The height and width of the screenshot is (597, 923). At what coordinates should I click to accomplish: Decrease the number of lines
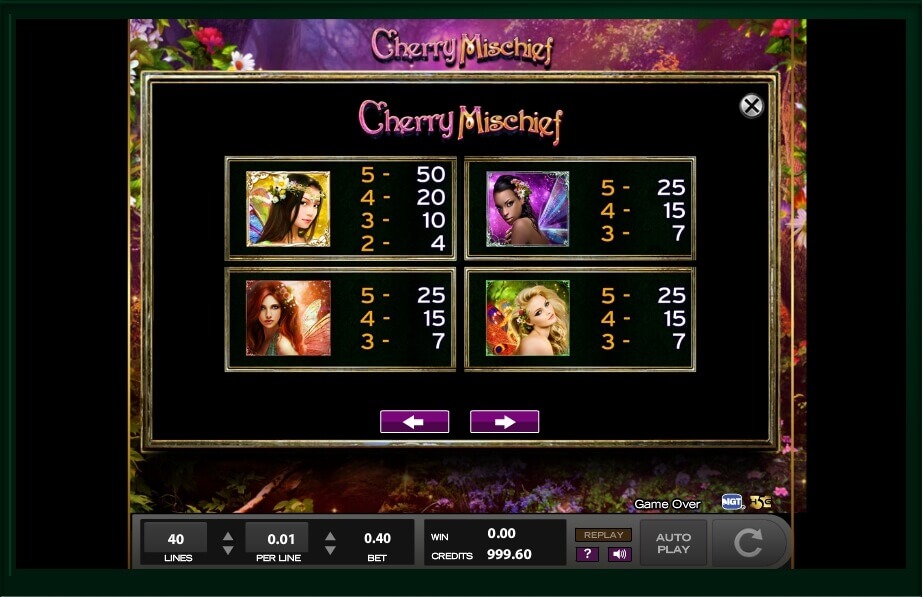228,550
